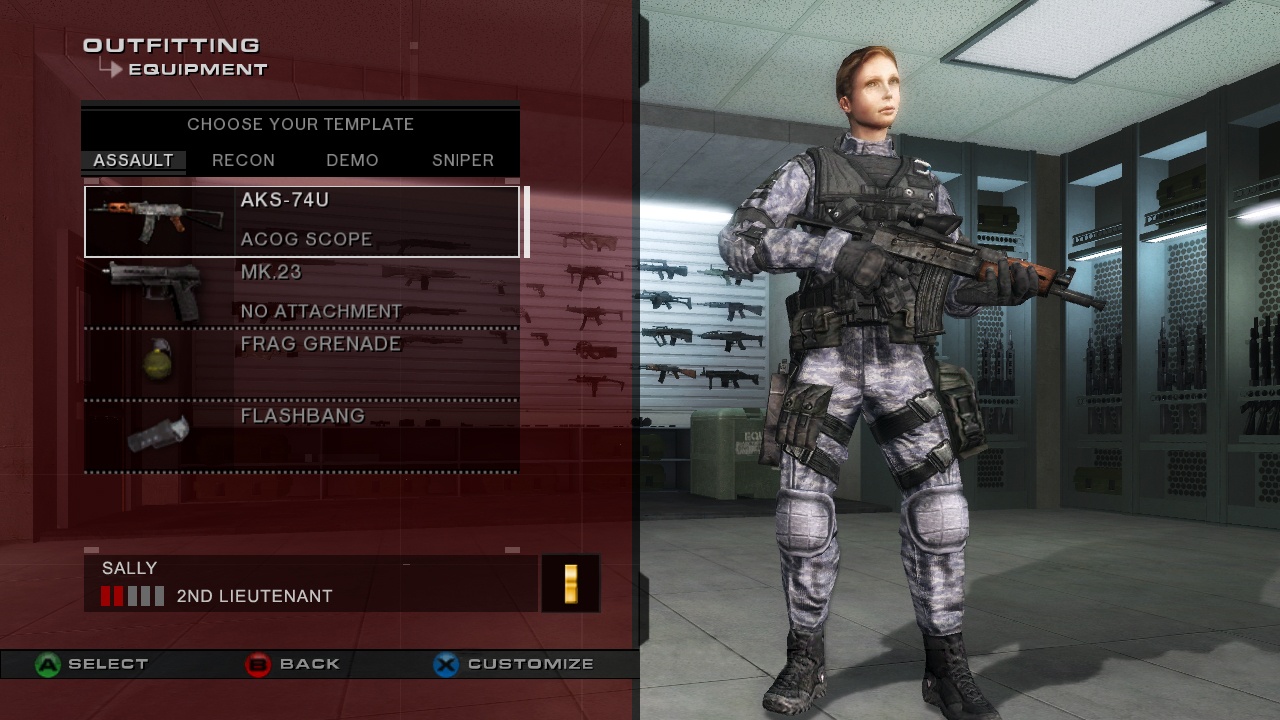Switch to the RECON template tab
The width and height of the screenshot is (1280, 720).
click(x=243, y=160)
